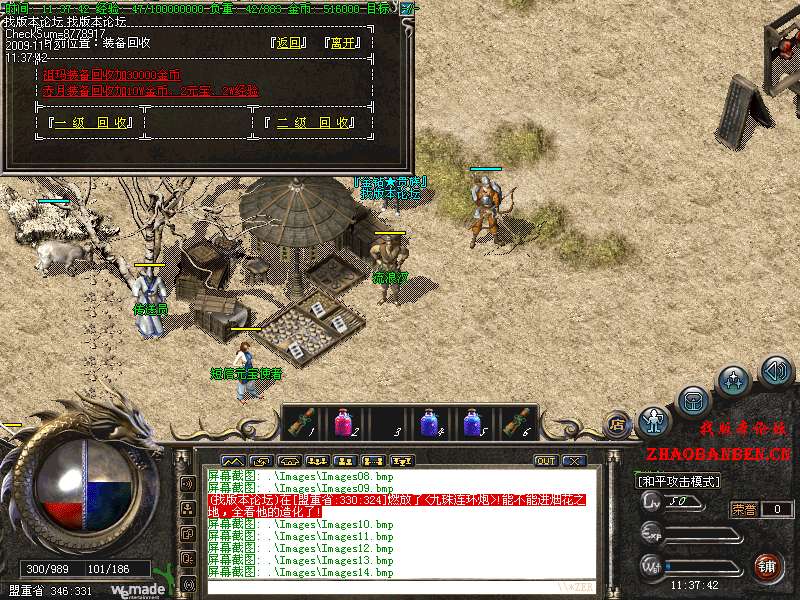
Task: Open the round bag icon button
Action: coord(693,402)
